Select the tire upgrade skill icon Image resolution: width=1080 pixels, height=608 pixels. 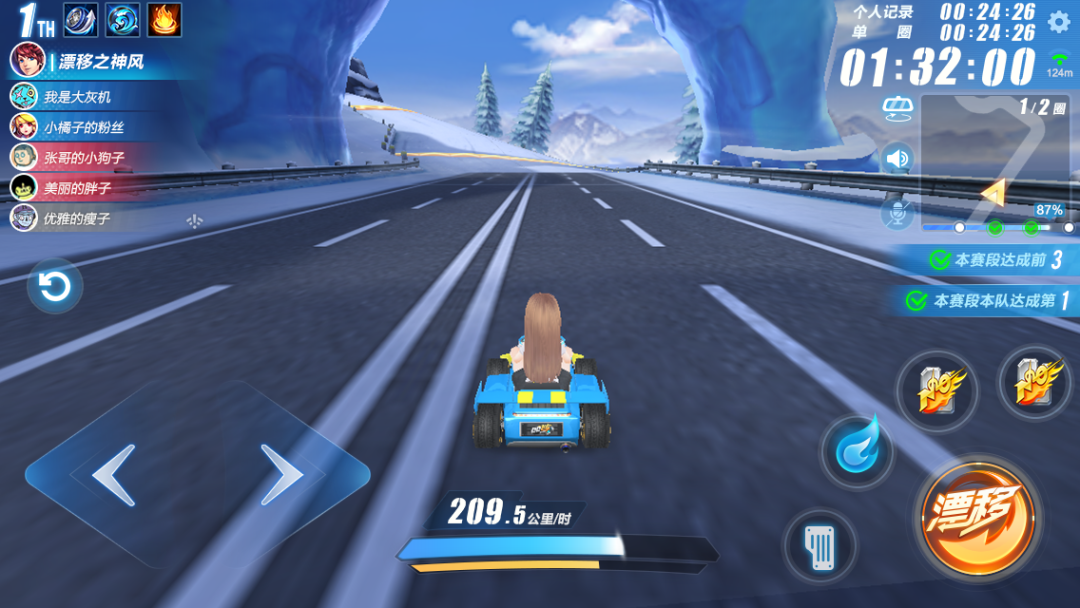coord(80,18)
